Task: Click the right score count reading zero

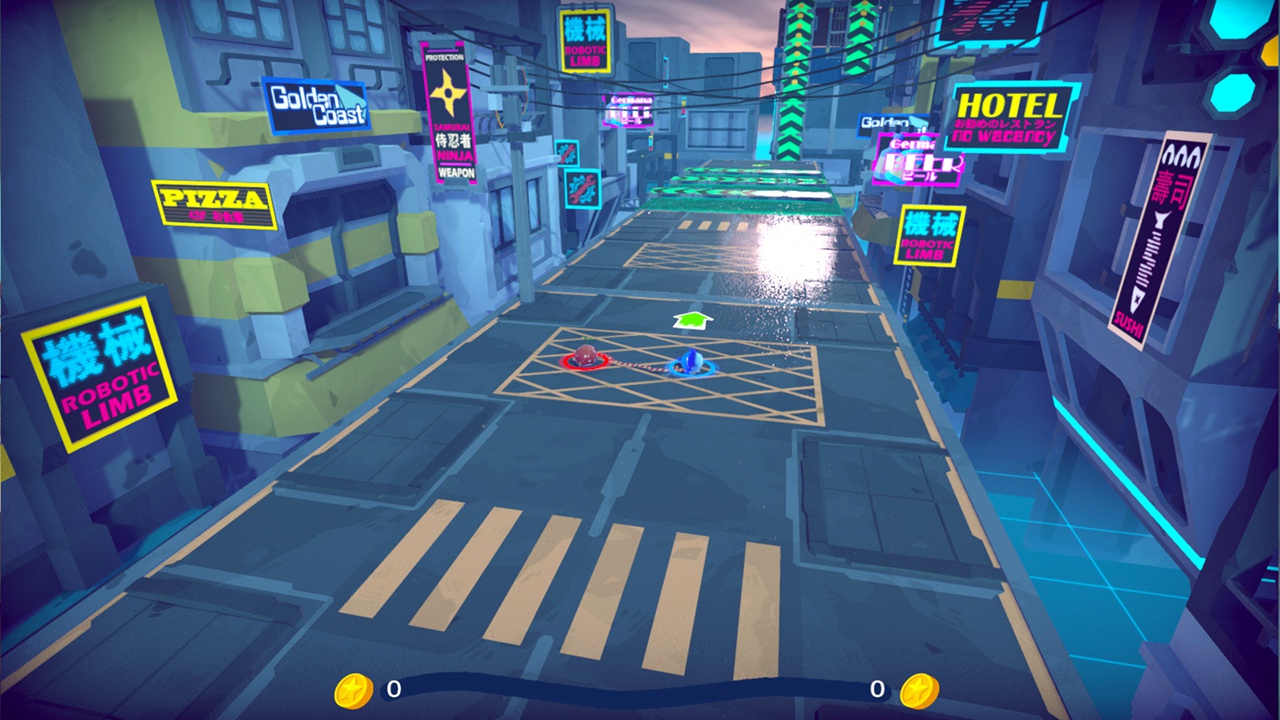Action: coord(876,691)
